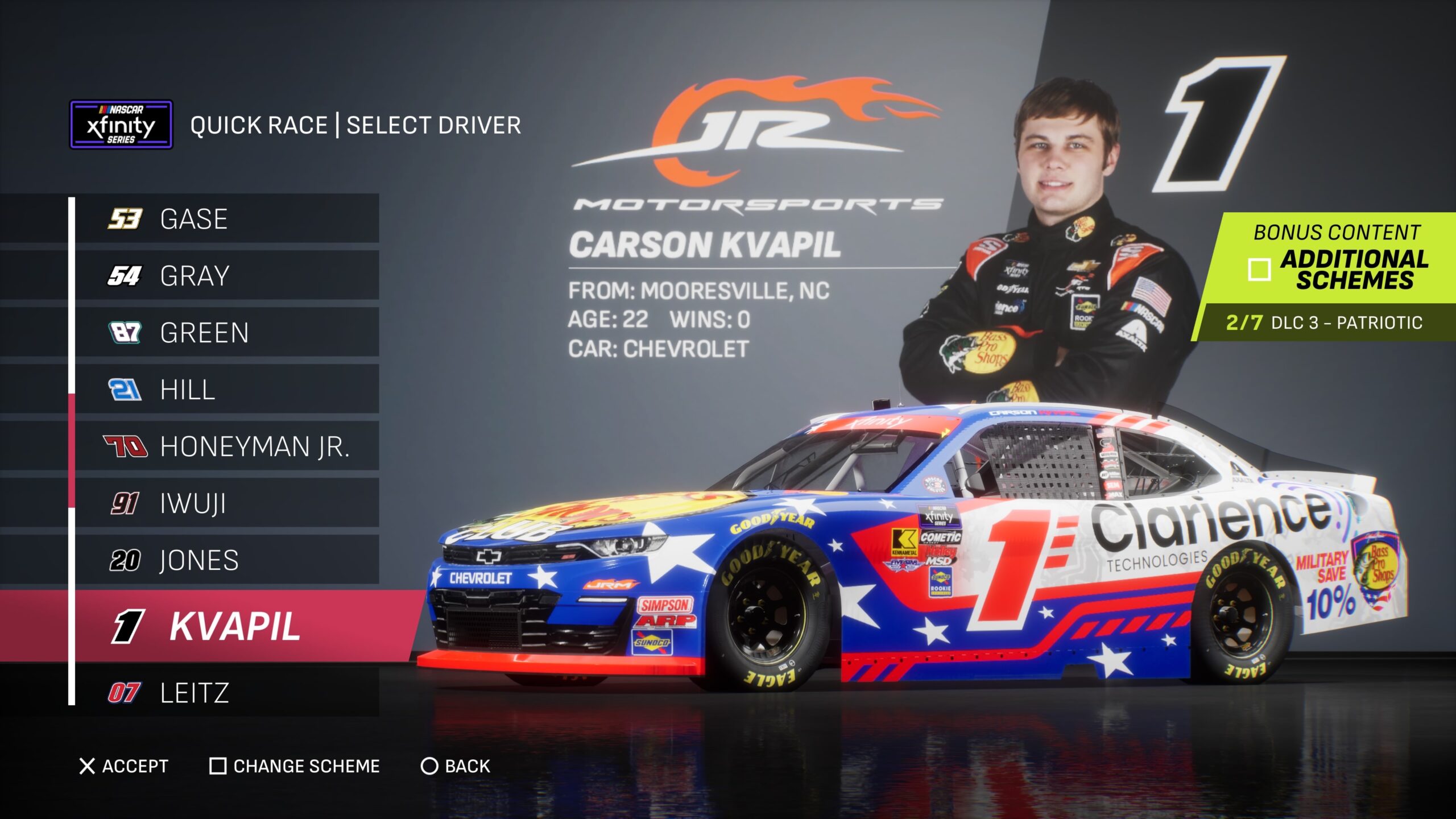Screen dimensions: 1456x819
Task: Go back to the previous menu
Action: [x=455, y=766]
